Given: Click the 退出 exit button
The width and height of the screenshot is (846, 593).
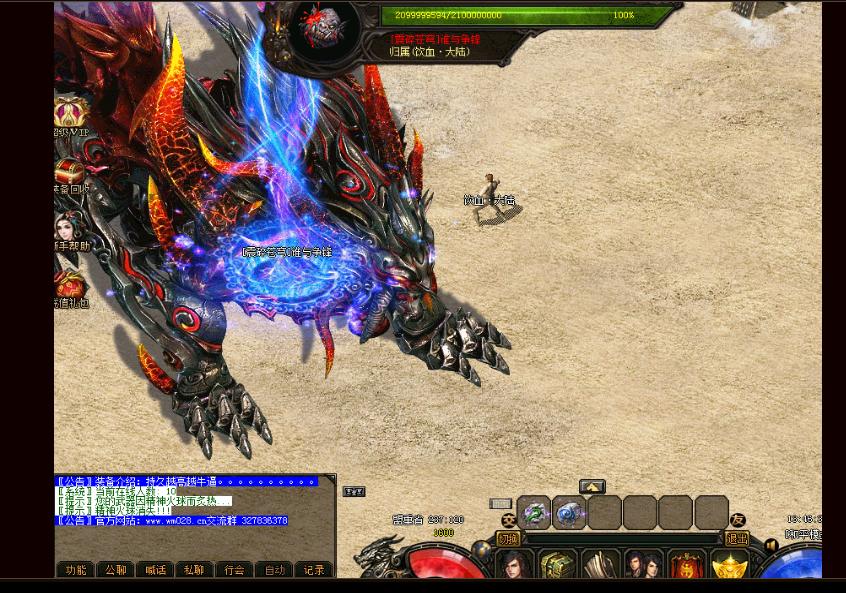Looking at the screenshot, I should point(737,539).
